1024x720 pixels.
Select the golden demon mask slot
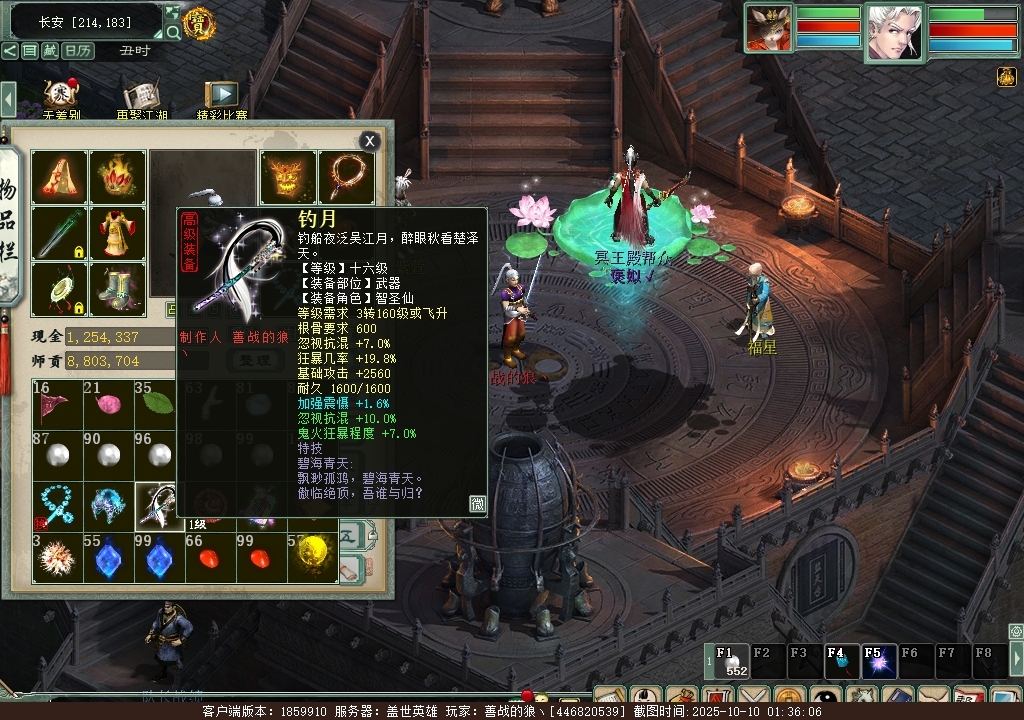[288, 177]
